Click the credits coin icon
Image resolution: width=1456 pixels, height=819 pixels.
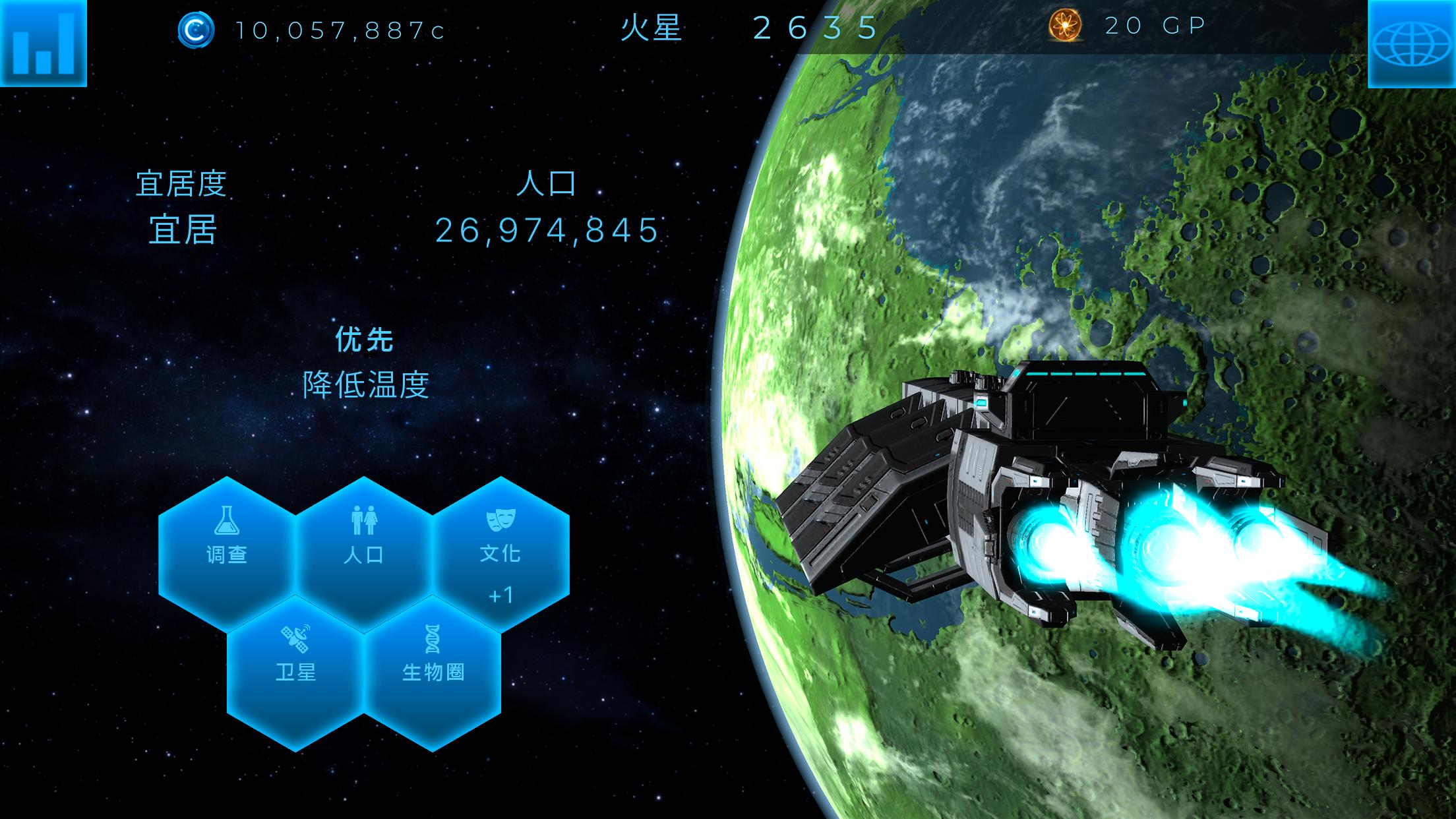click(x=195, y=30)
